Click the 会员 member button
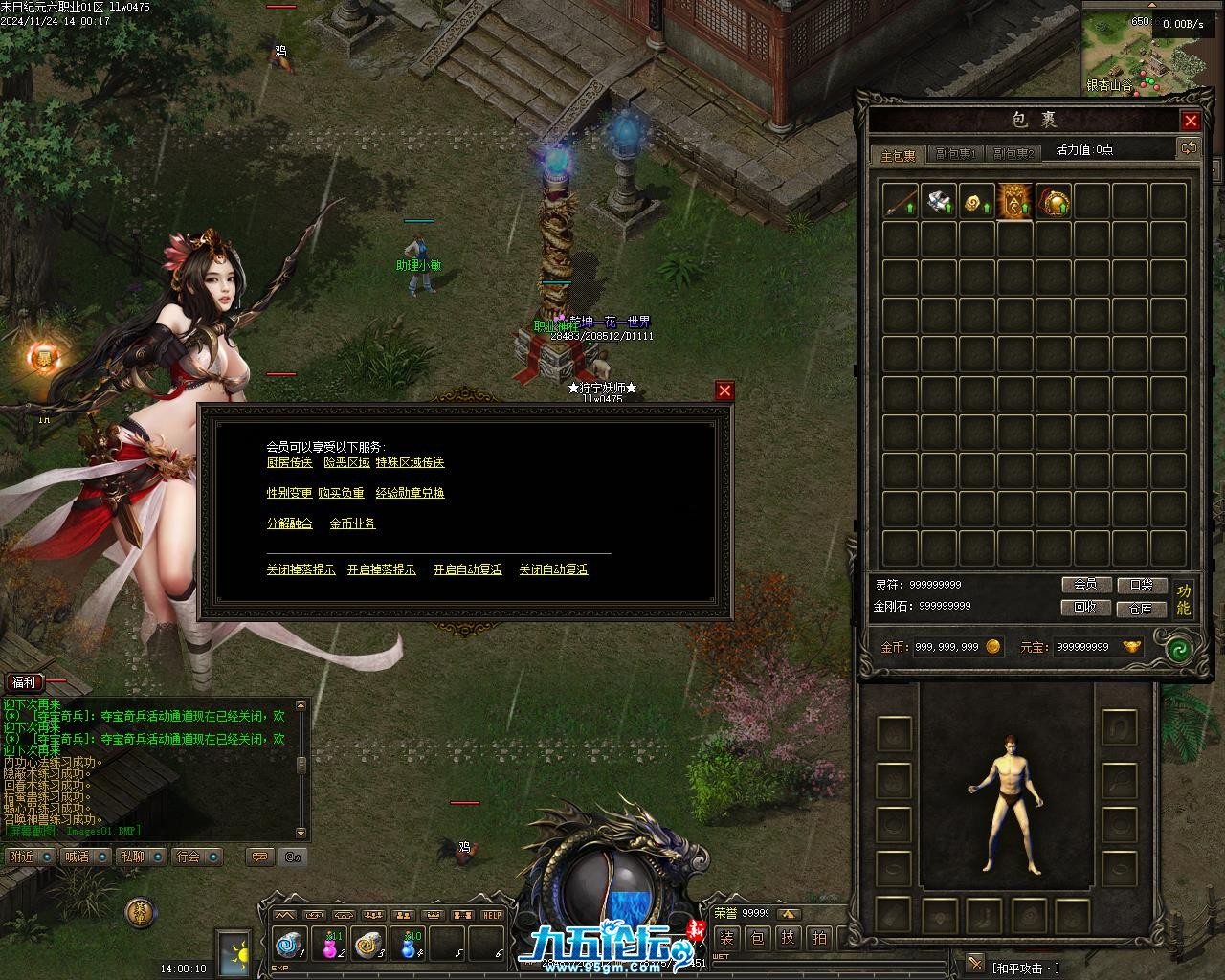This screenshot has width=1225, height=980. pos(1085,585)
